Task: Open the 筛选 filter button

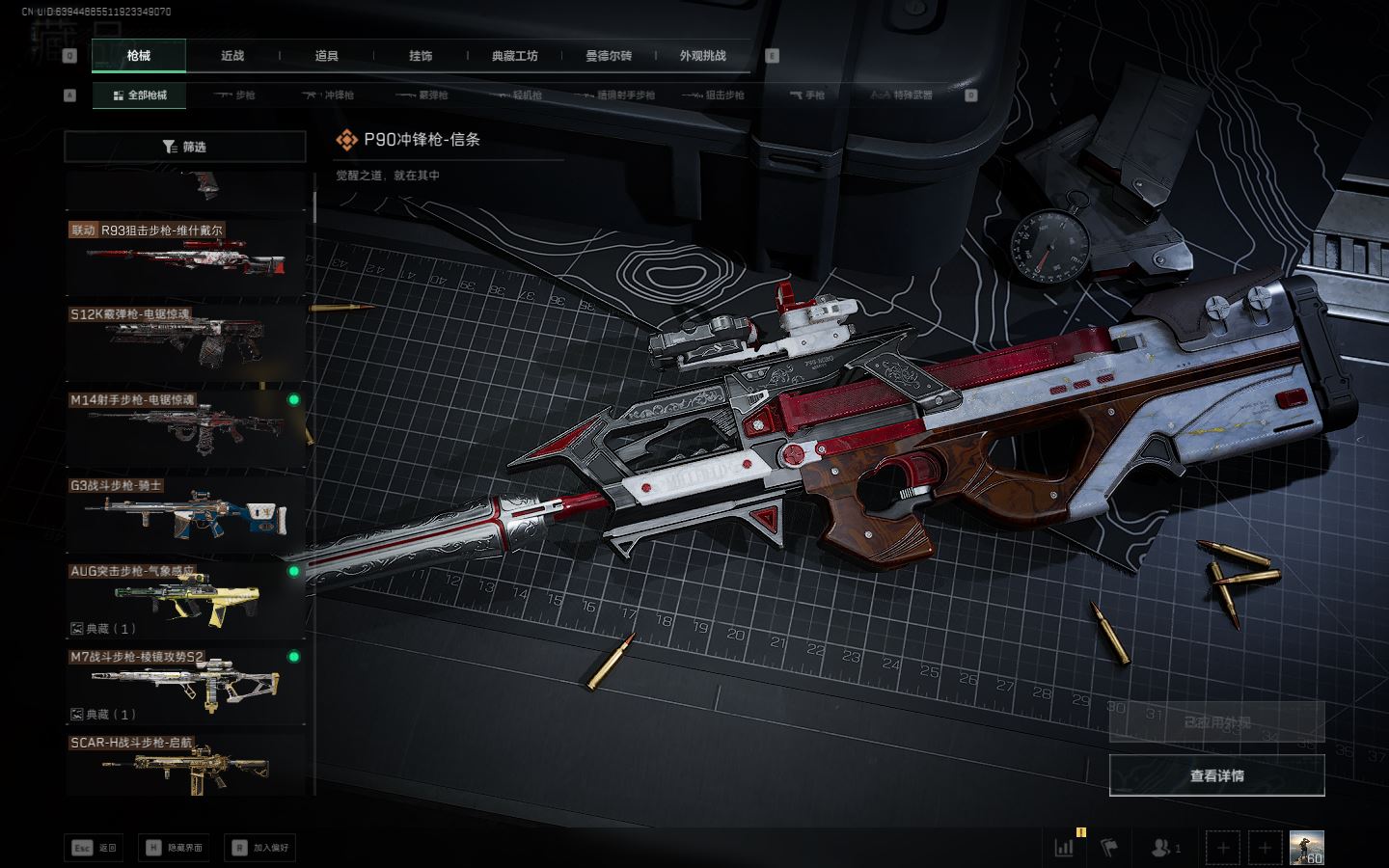Action: (x=184, y=147)
